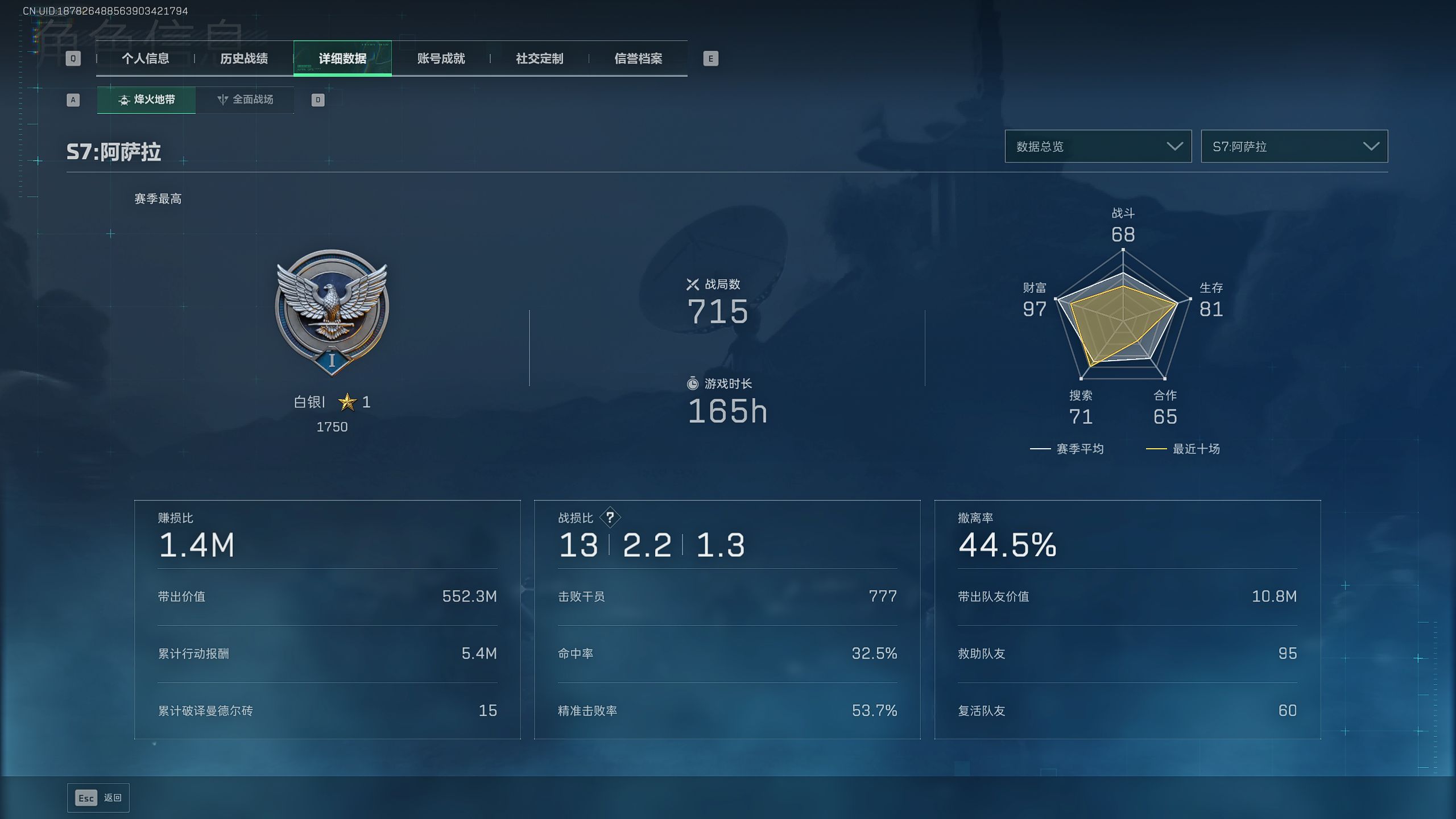The height and width of the screenshot is (819, 1456).
Task: Open the 数据总览 dropdown
Action: click(1098, 147)
